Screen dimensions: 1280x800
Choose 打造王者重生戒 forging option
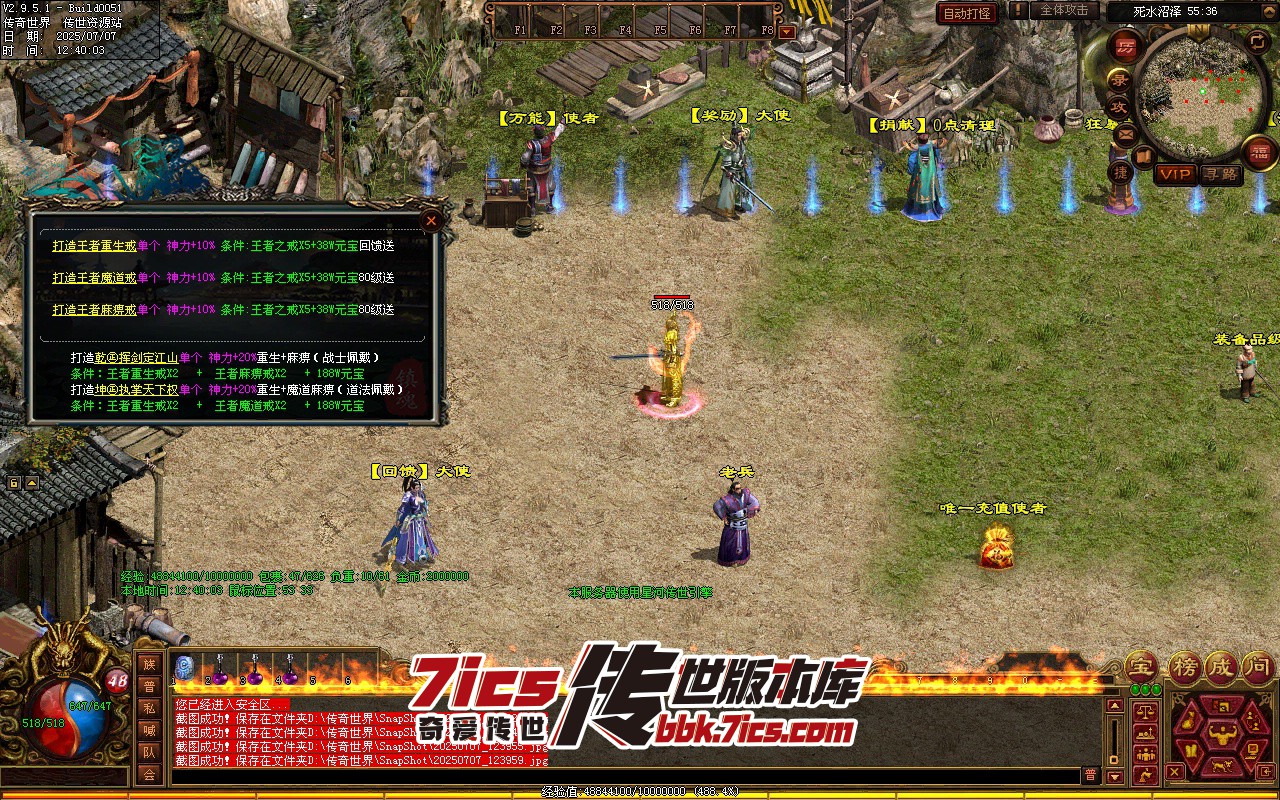tap(93, 246)
